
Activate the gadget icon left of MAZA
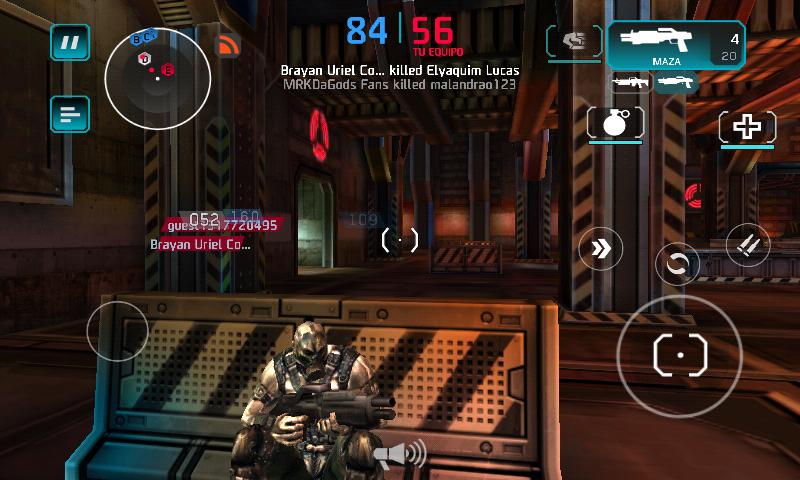(x=574, y=42)
